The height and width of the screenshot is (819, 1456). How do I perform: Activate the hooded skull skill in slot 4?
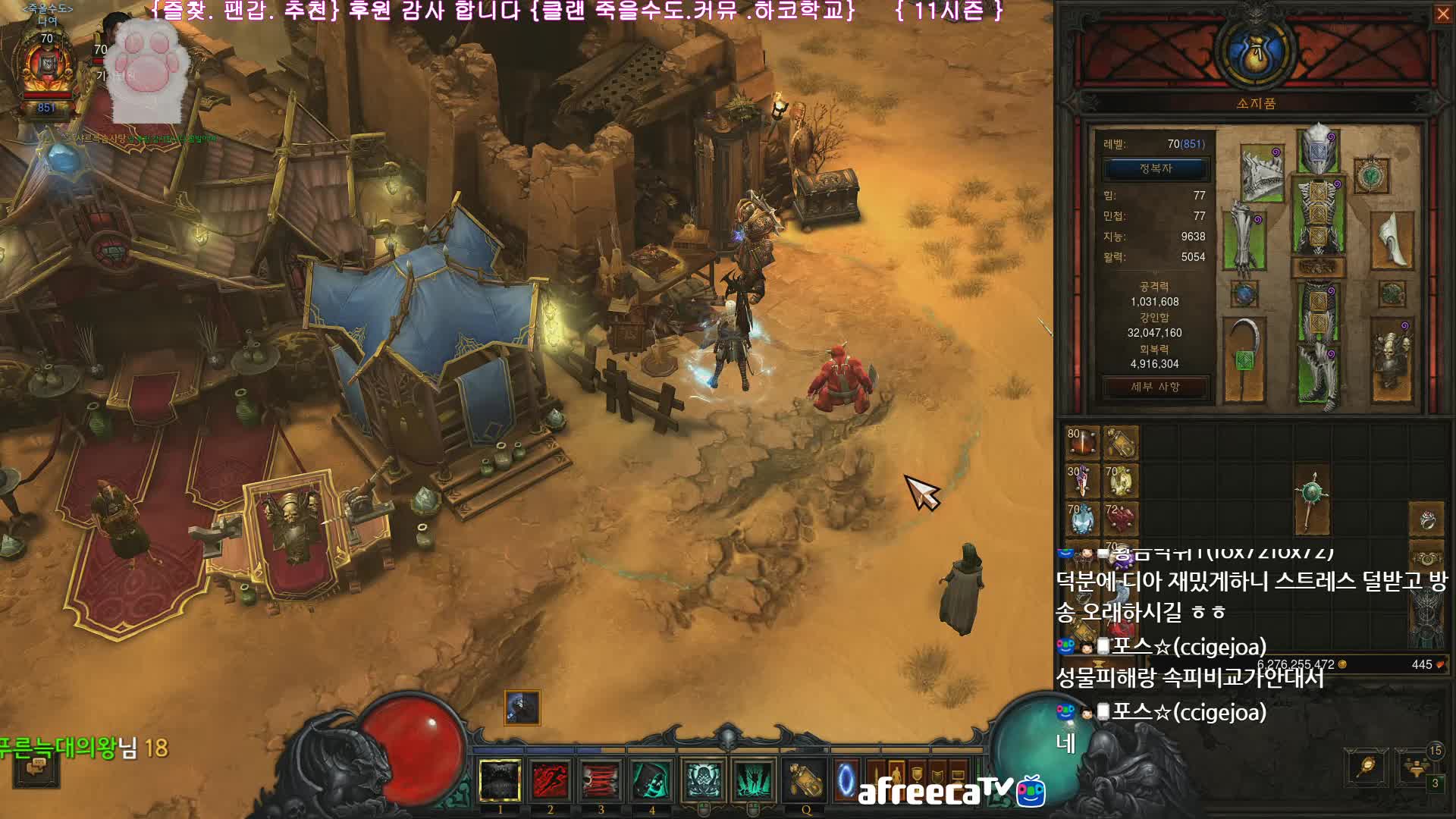click(651, 780)
